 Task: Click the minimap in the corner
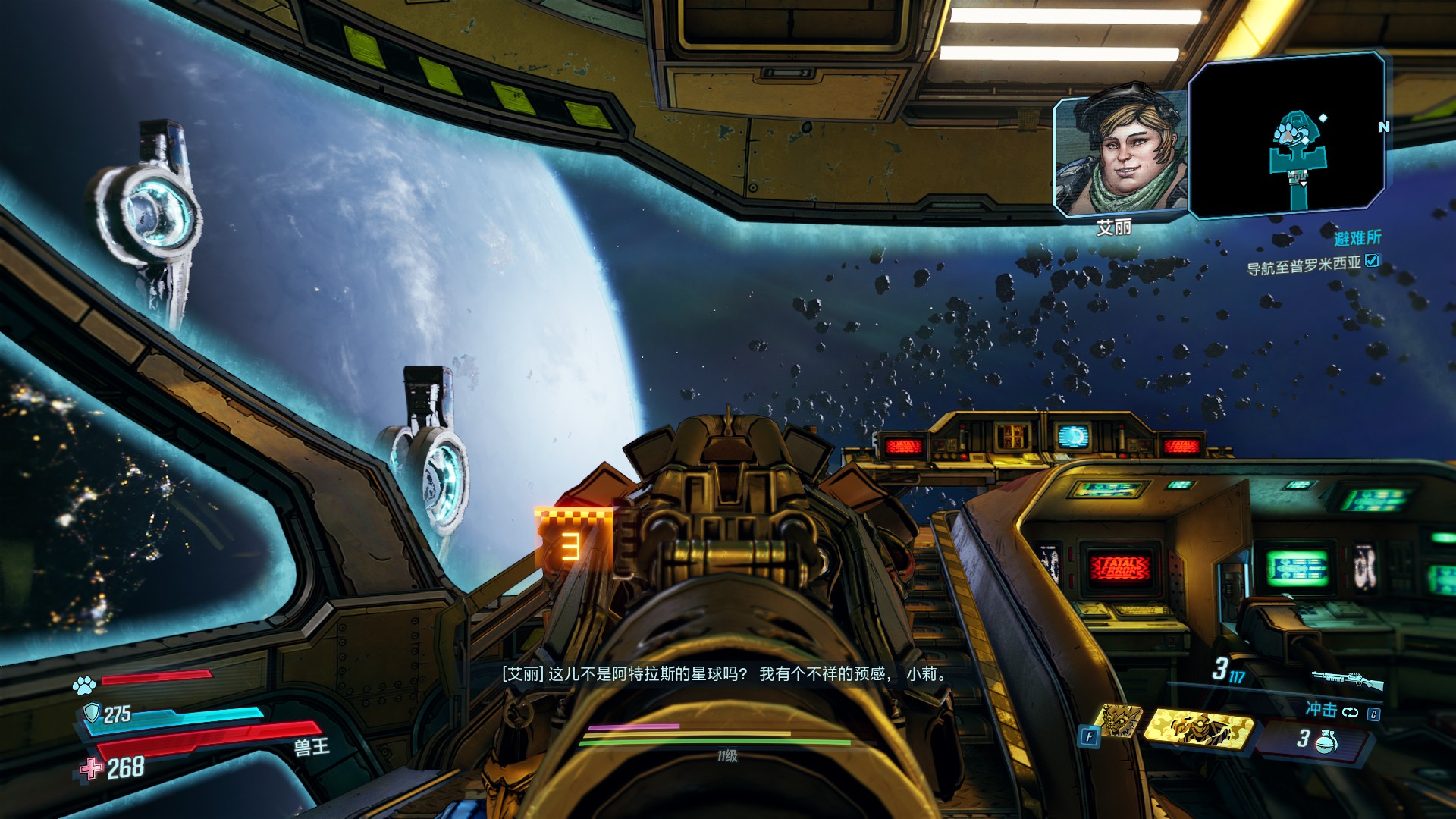1287,135
